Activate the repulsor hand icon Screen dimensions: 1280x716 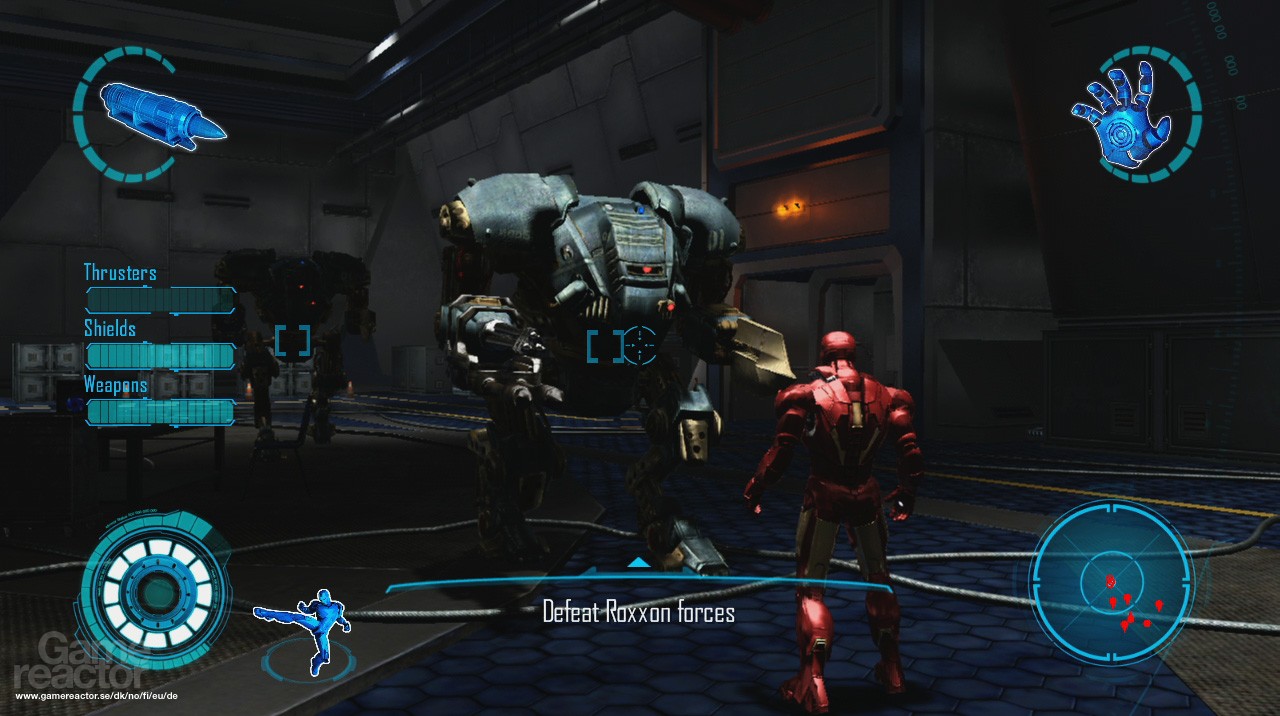[x=1135, y=116]
